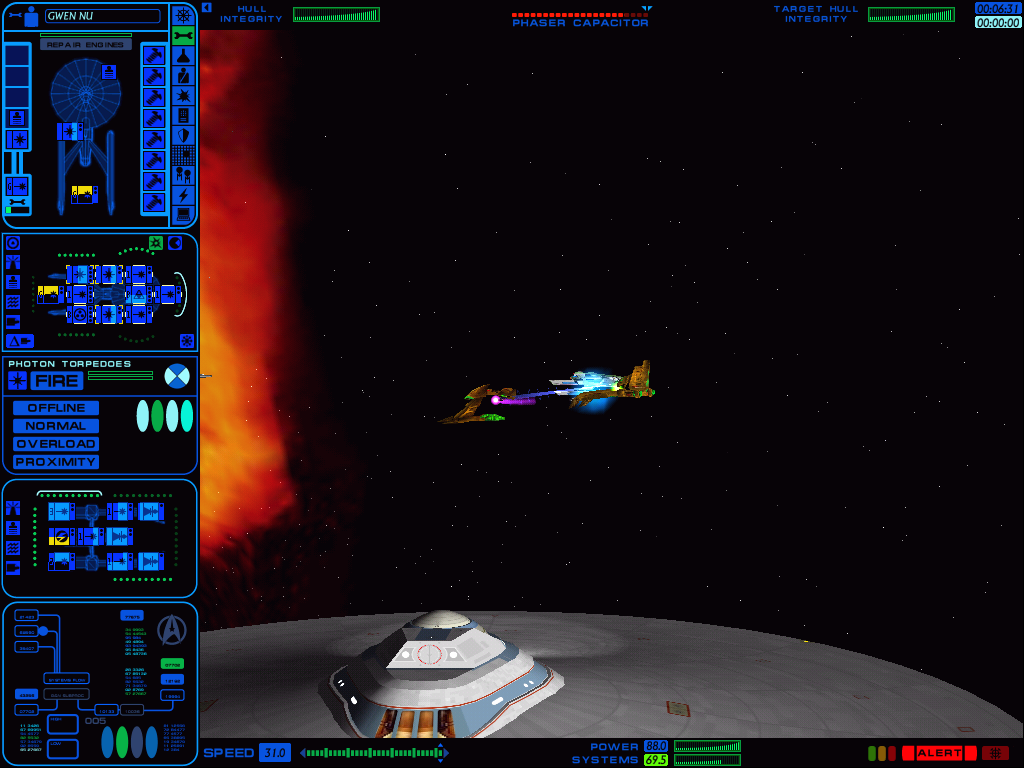Click the Gwen Nu officer name field
Viewport: 1024px width, 768px height.
102,16
